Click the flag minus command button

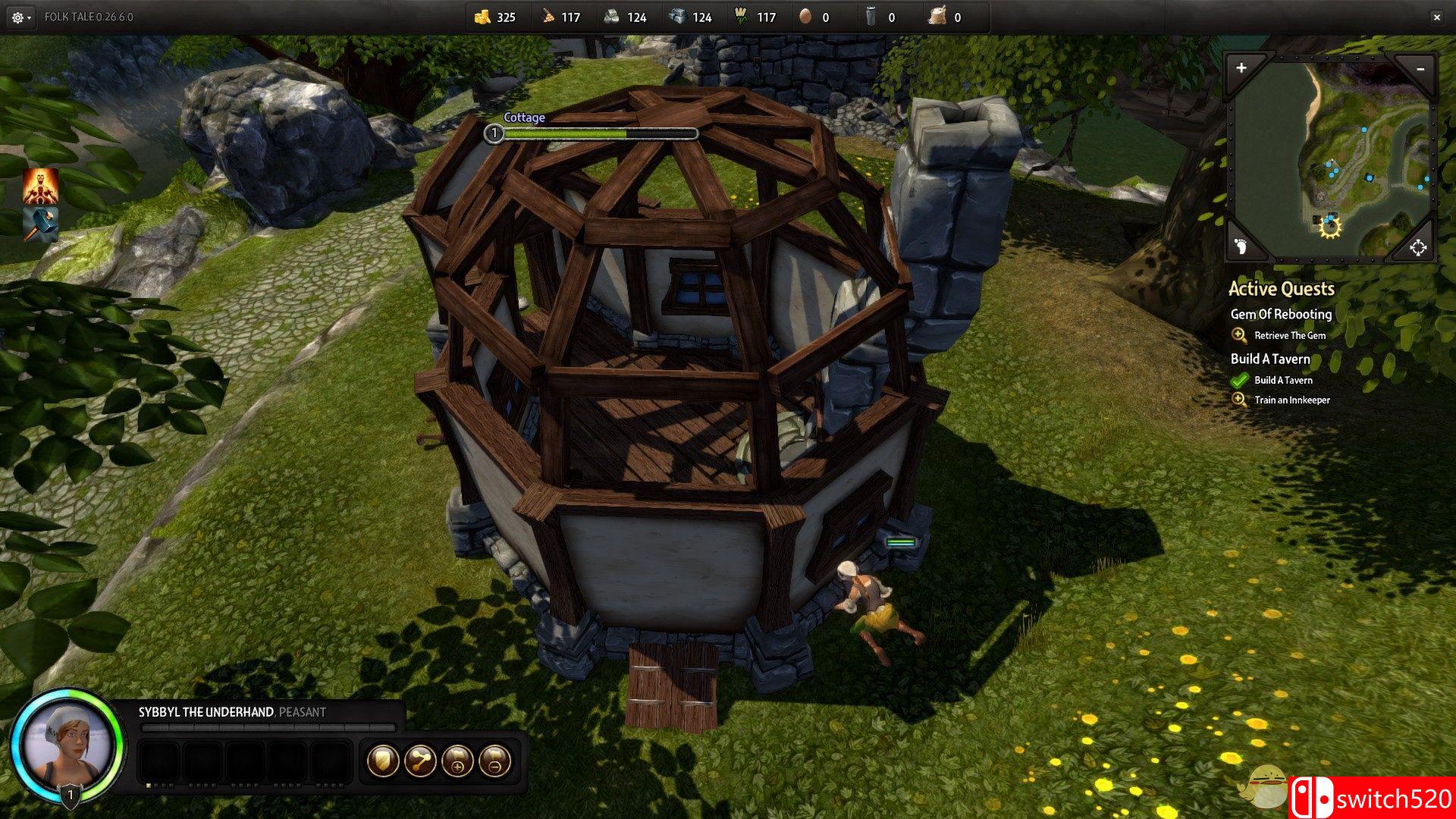[494, 761]
